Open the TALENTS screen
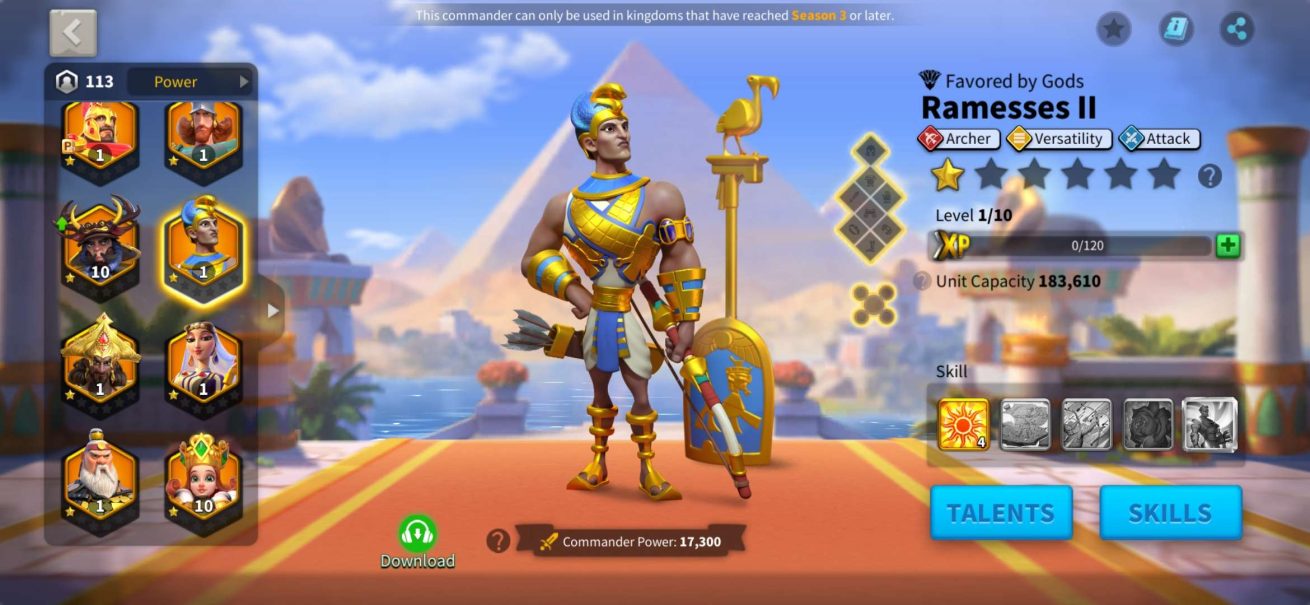Screen dimensions: 1310x605 [1000, 513]
